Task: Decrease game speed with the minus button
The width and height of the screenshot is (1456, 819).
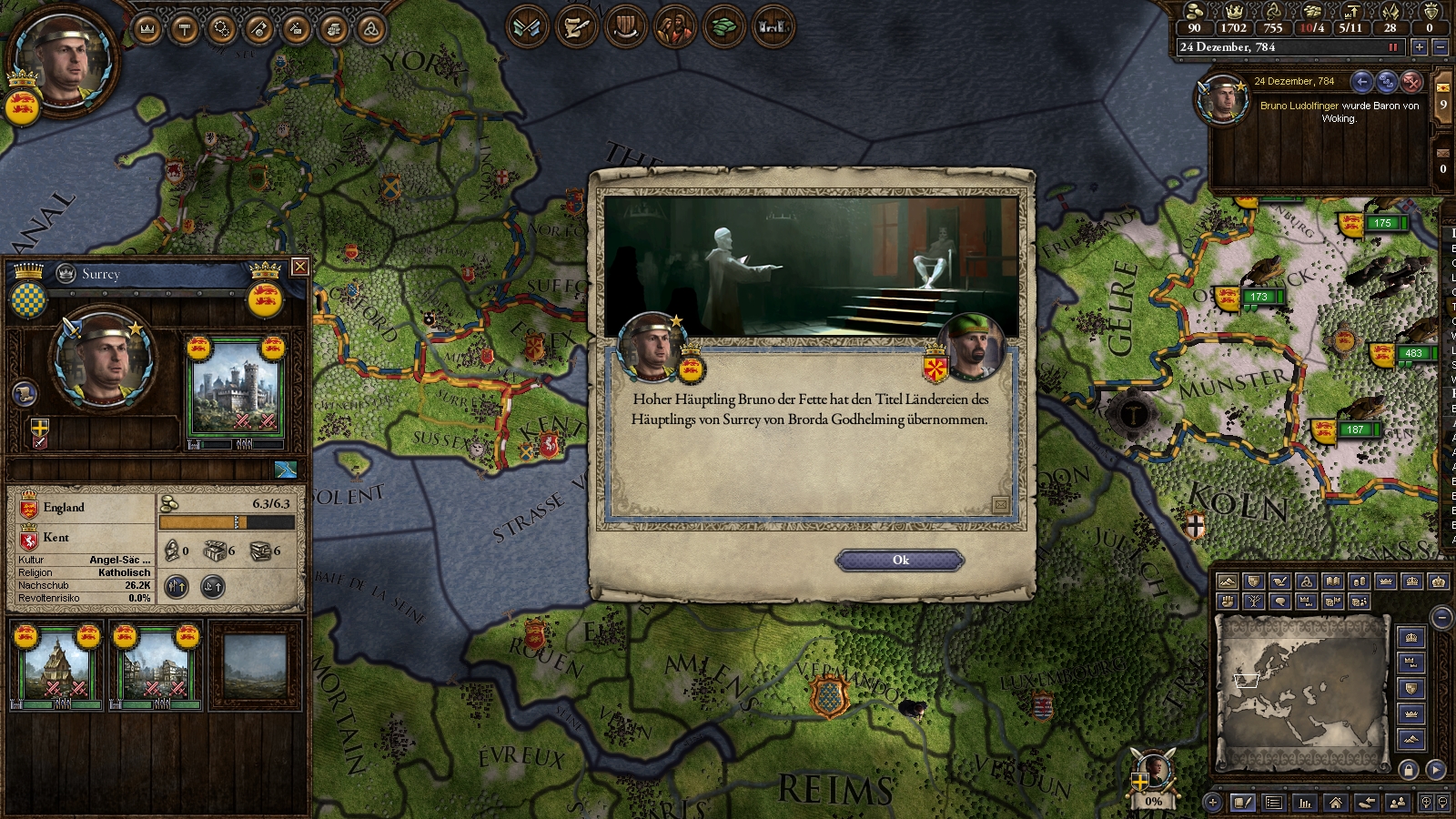Action: (1440, 47)
